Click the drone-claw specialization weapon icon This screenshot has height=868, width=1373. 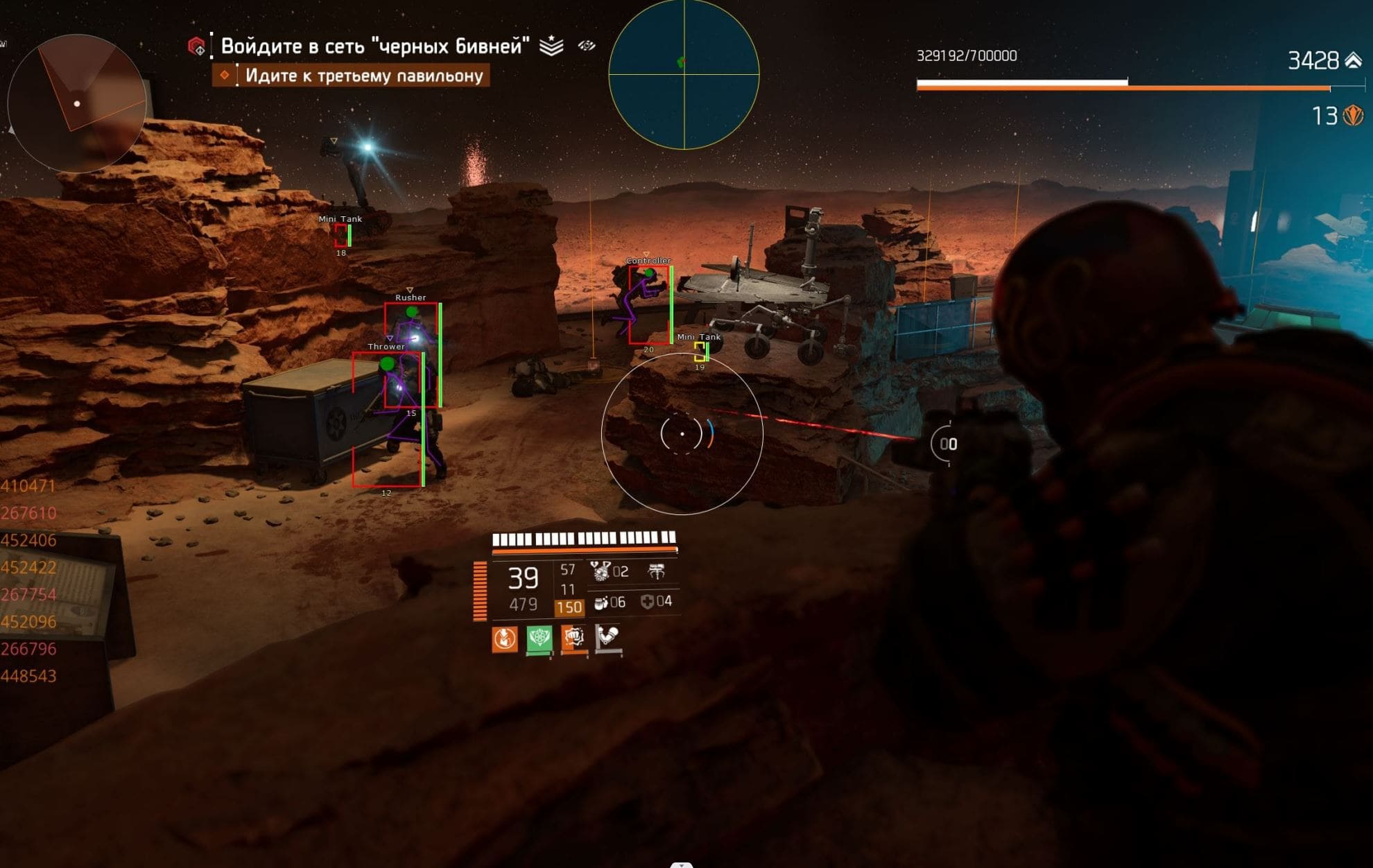656,571
